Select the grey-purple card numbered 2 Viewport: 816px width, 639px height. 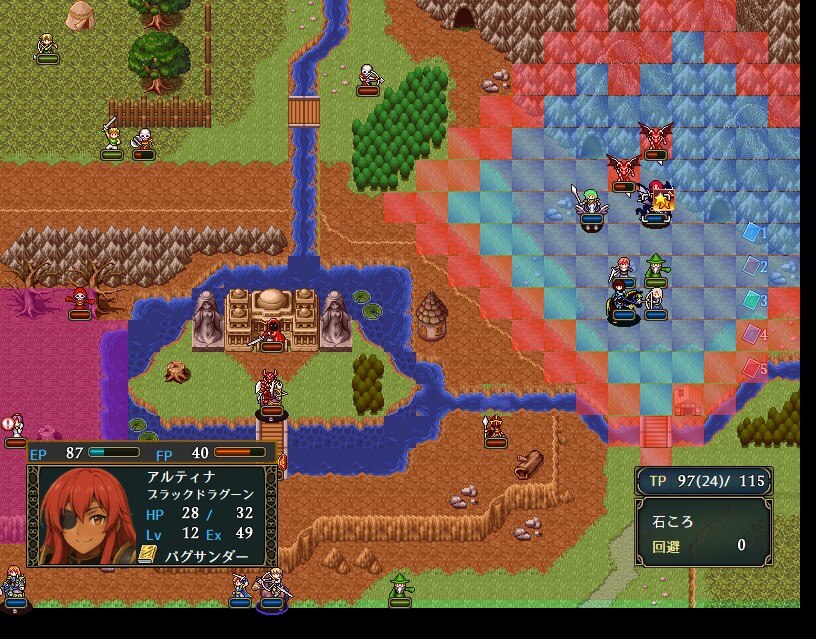coord(752,266)
